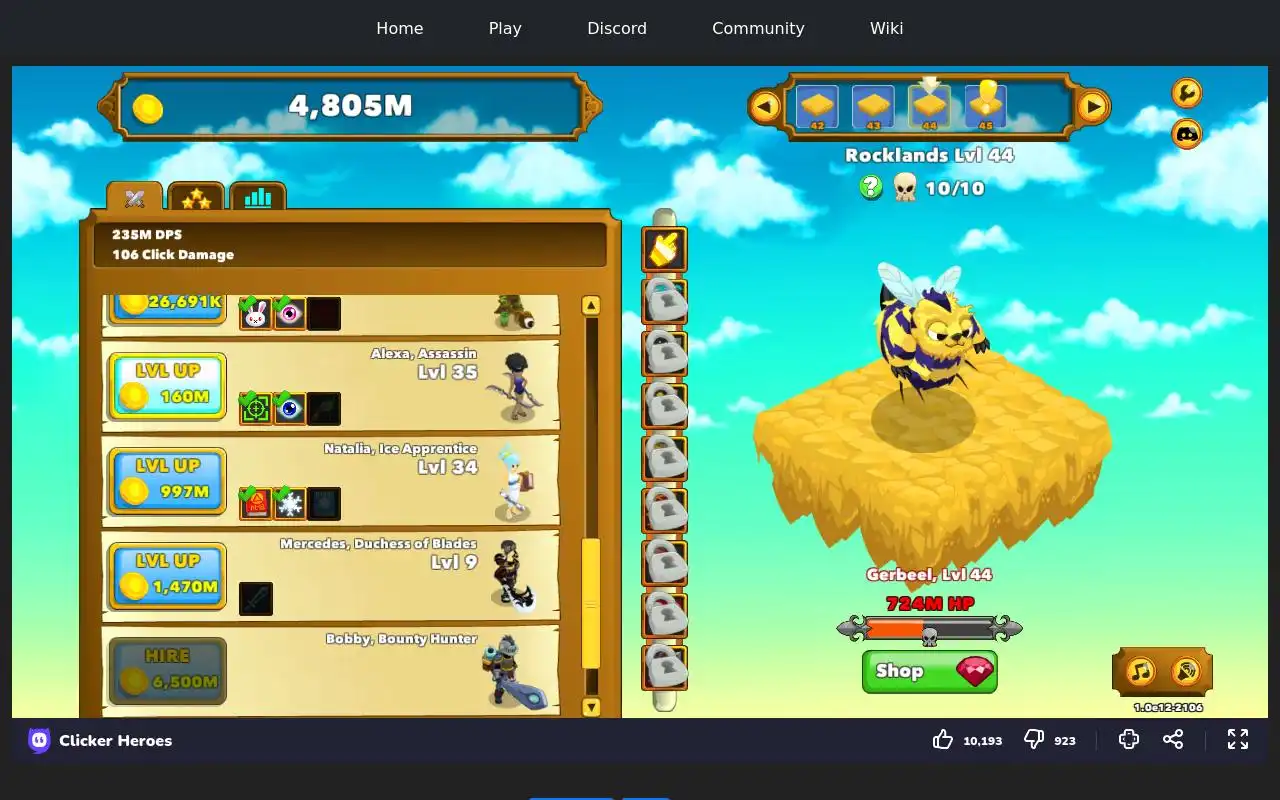Level up Natalia for 997M gold
1280x800 pixels.
167,481
